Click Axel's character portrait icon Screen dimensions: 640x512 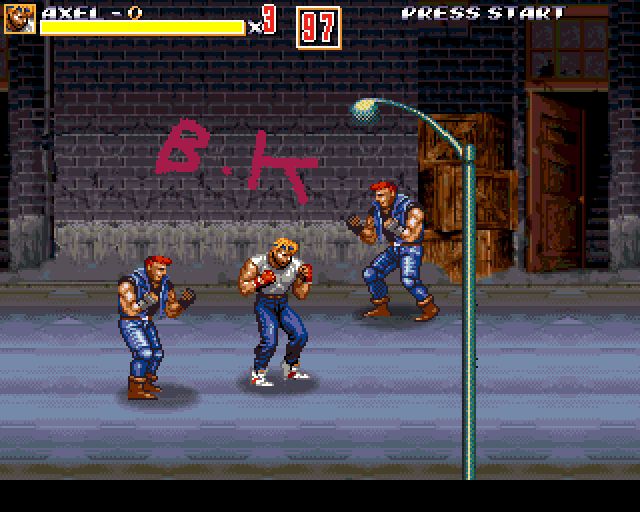(20, 19)
